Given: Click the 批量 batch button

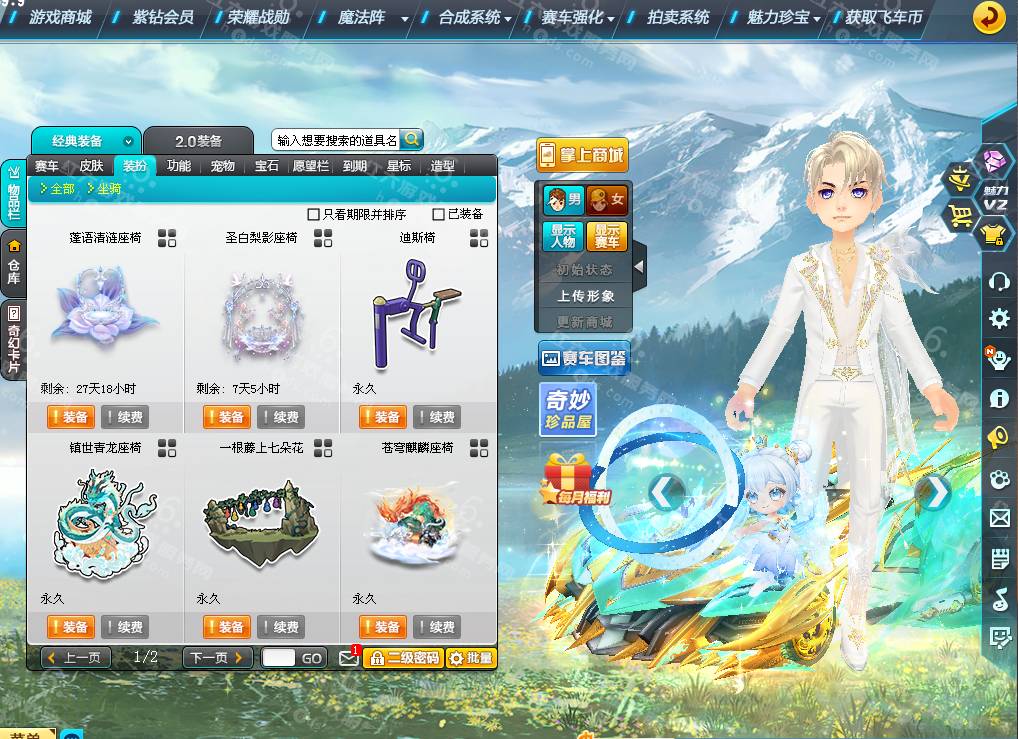Looking at the screenshot, I should point(470,657).
